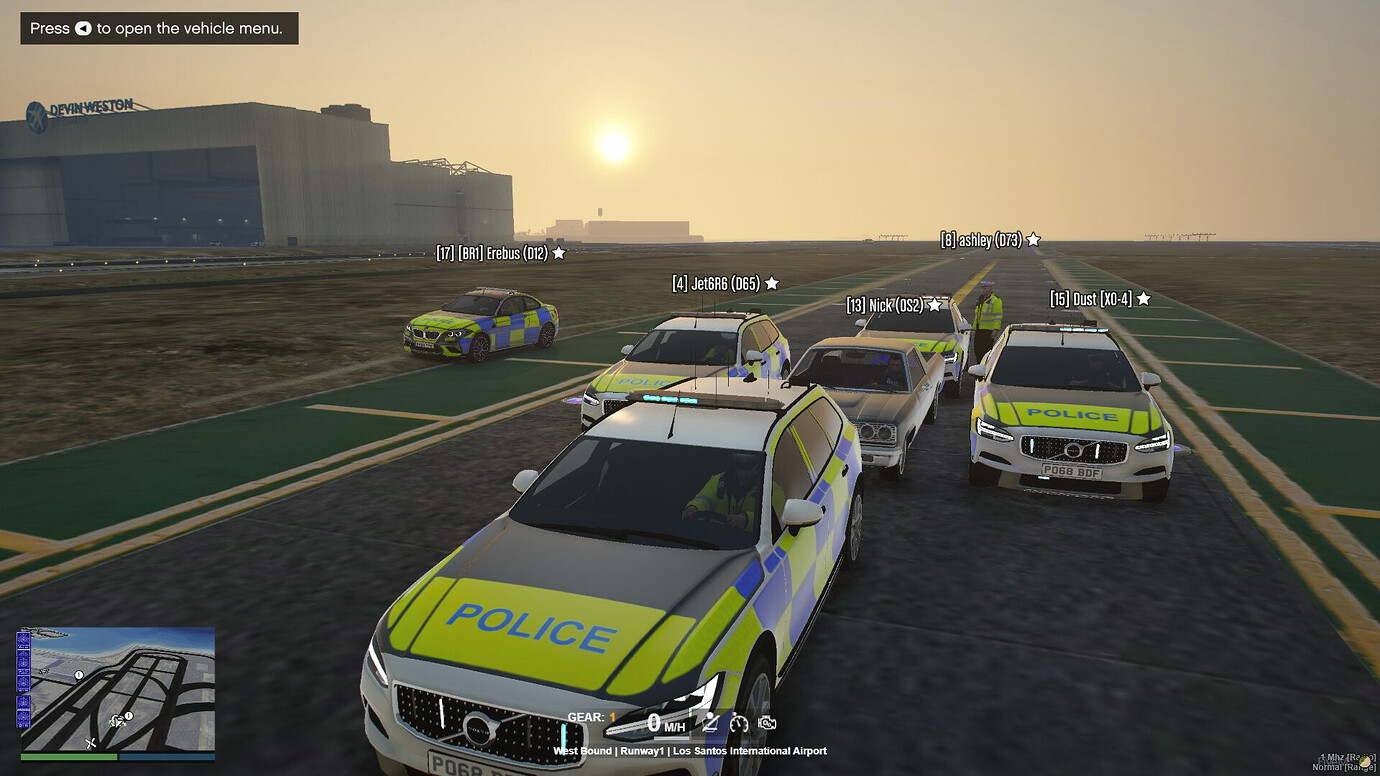Expand the minimap view
This screenshot has height=776, width=1380.
tap(115, 688)
